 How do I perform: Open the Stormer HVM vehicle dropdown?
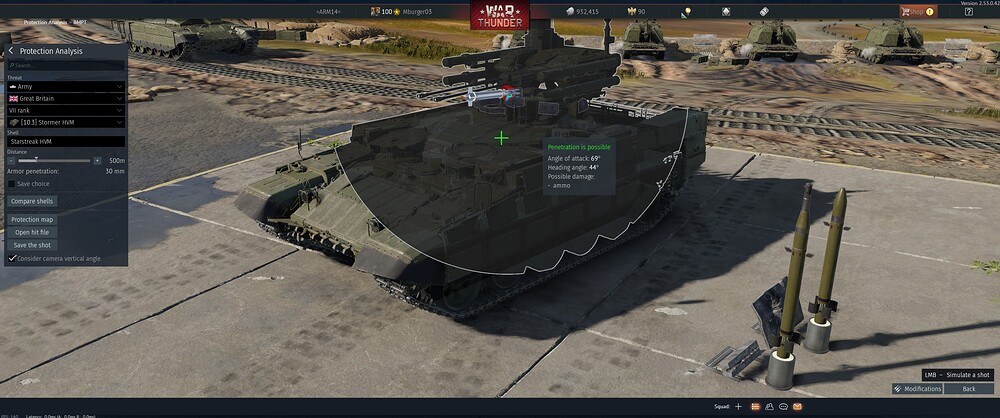(x=66, y=122)
